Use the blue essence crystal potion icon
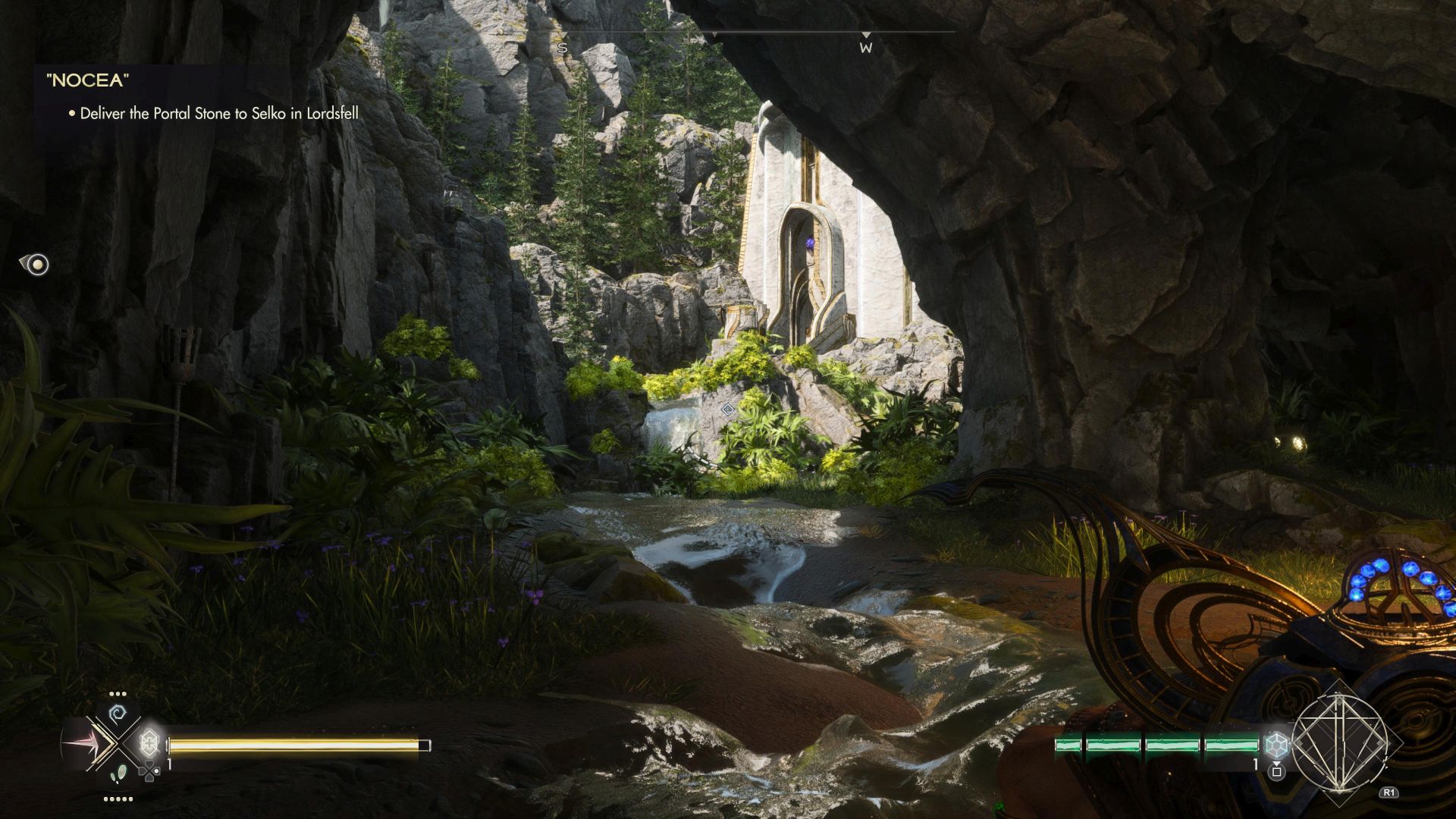 1277,743
